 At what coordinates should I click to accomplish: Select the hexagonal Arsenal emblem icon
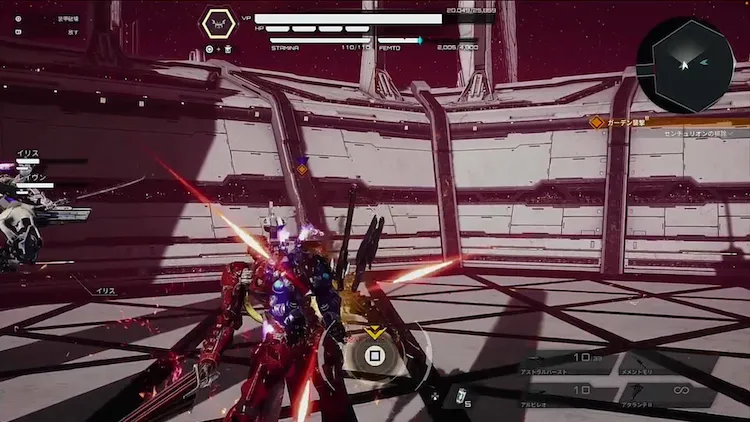pyautogui.click(x=219, y=23)
